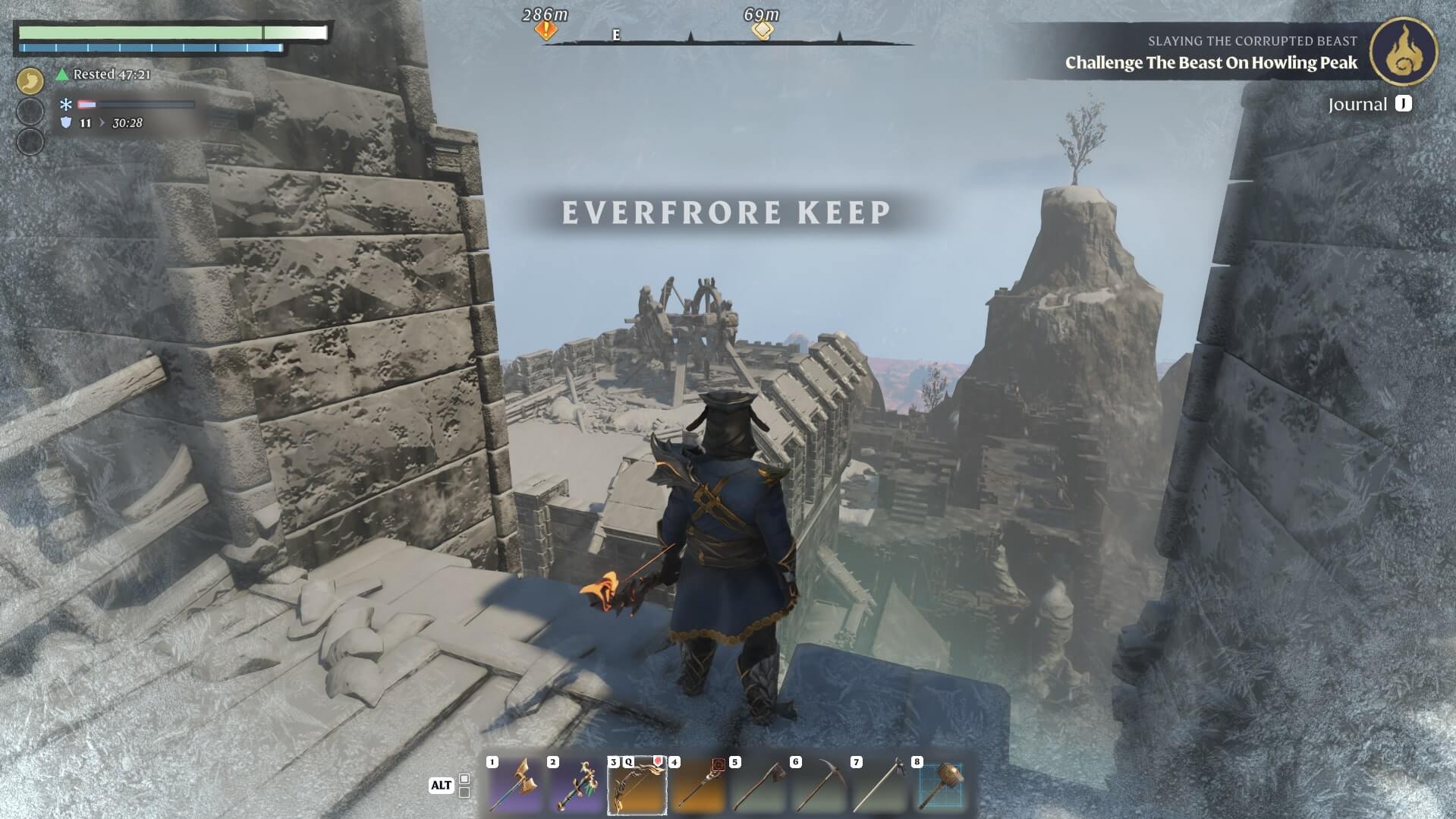Viewport: 1456px width, 819px height.
Task: Select the wand in slot 4
Action: click(697, 786)
